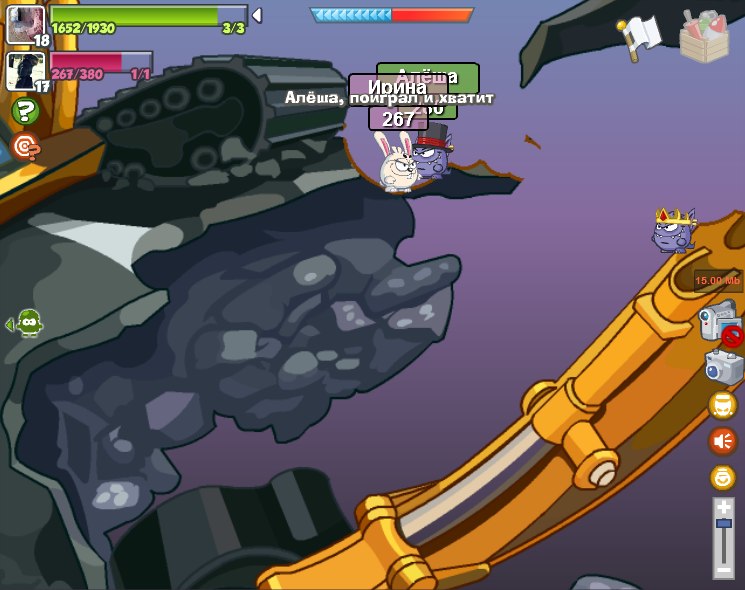Click the zoom slider handle
This screenshot has height=590, width=745.
click(x=723, y=523)
